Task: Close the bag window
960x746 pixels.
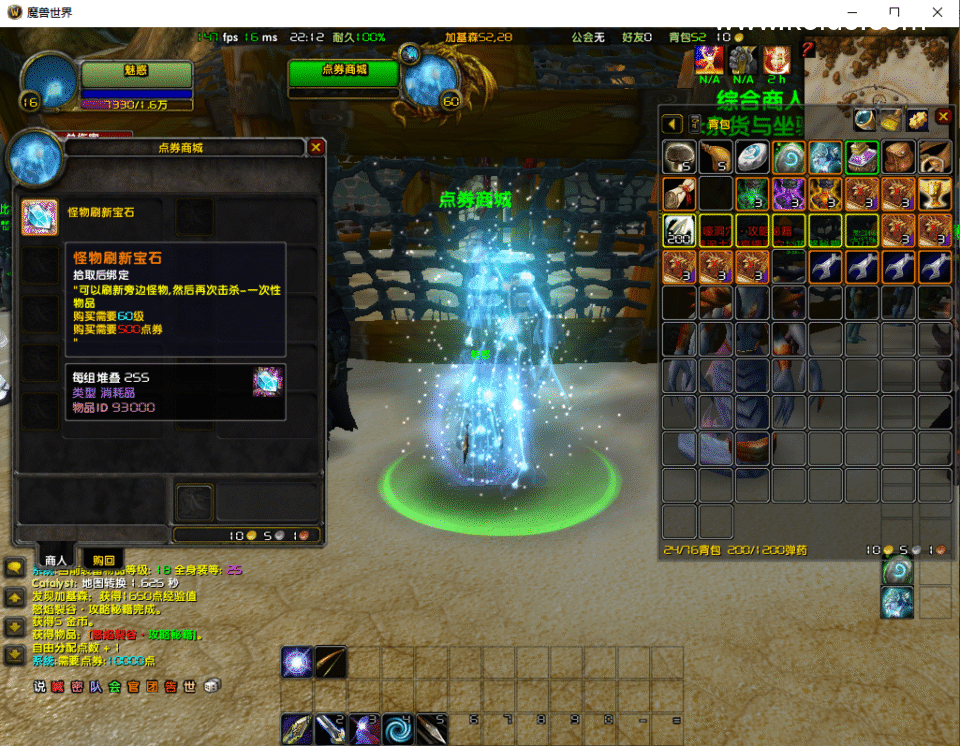Action: tap(943, 118)
